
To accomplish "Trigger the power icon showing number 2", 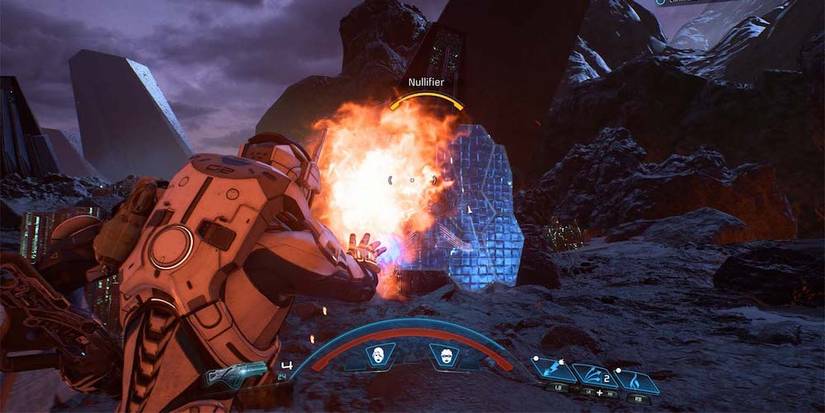I will [593, 375].
